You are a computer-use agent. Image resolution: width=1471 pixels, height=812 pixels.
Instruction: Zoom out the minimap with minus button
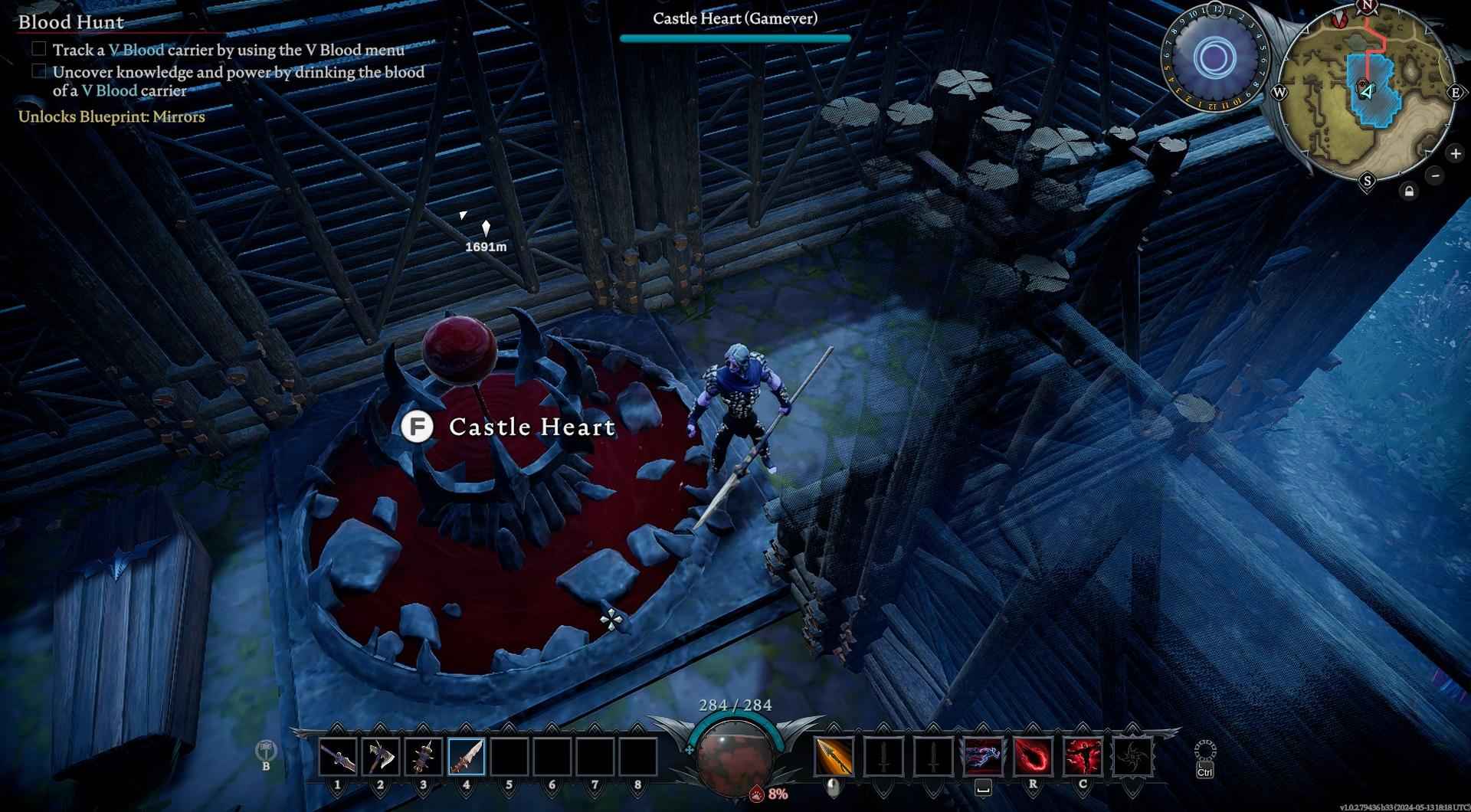click(x=1435, y=175)
